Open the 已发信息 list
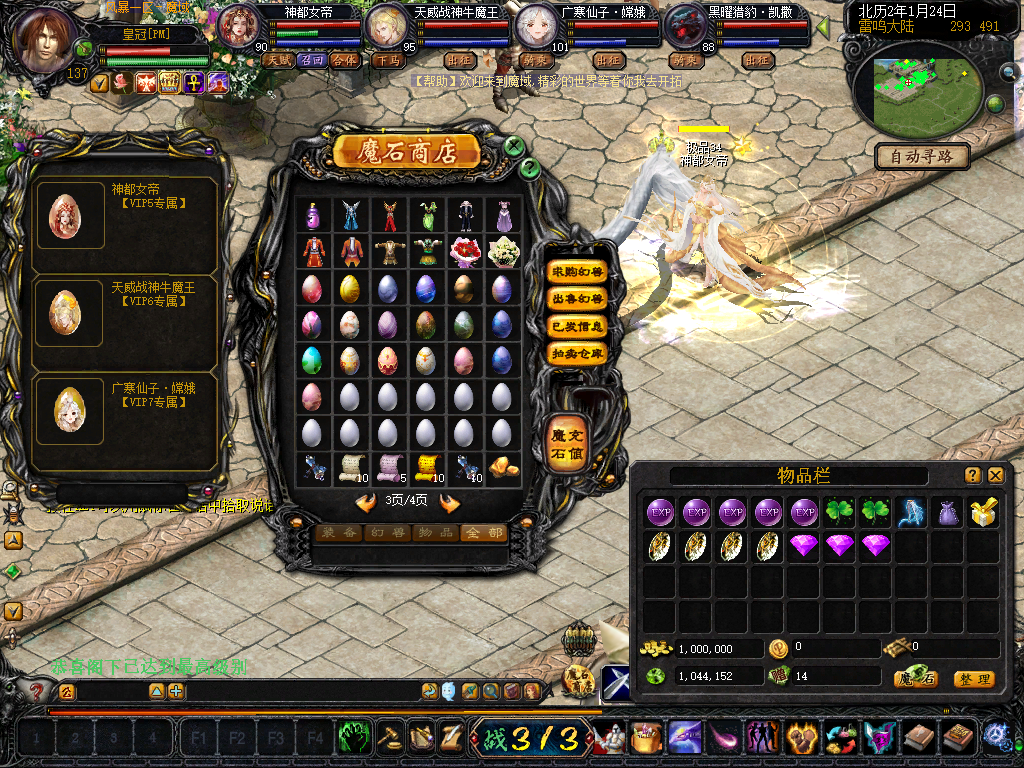The height and width of the screenshot is (768, 1024). click(578, 326)
